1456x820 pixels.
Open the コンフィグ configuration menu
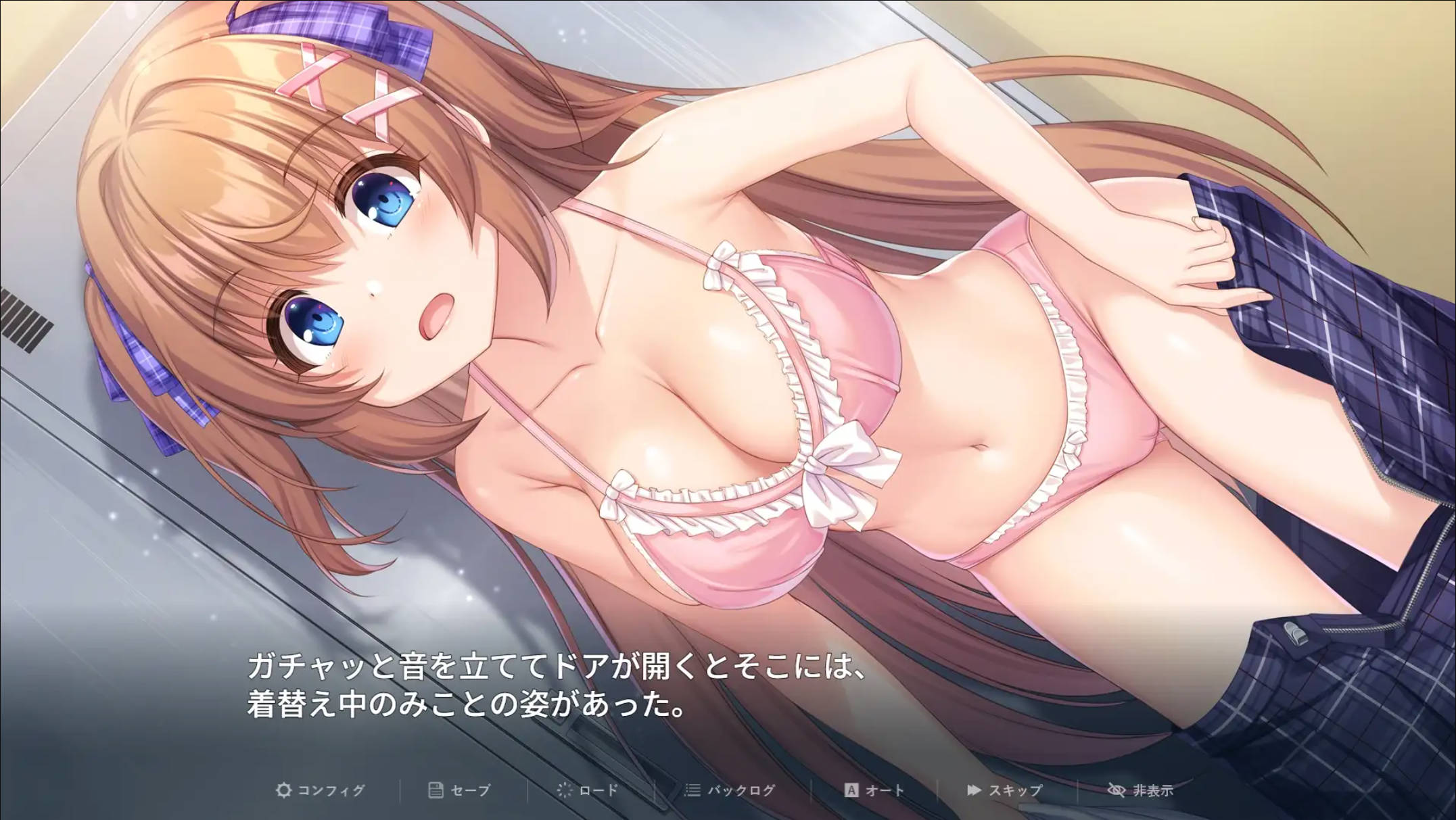pyautogui.click(x=330, y=789)
